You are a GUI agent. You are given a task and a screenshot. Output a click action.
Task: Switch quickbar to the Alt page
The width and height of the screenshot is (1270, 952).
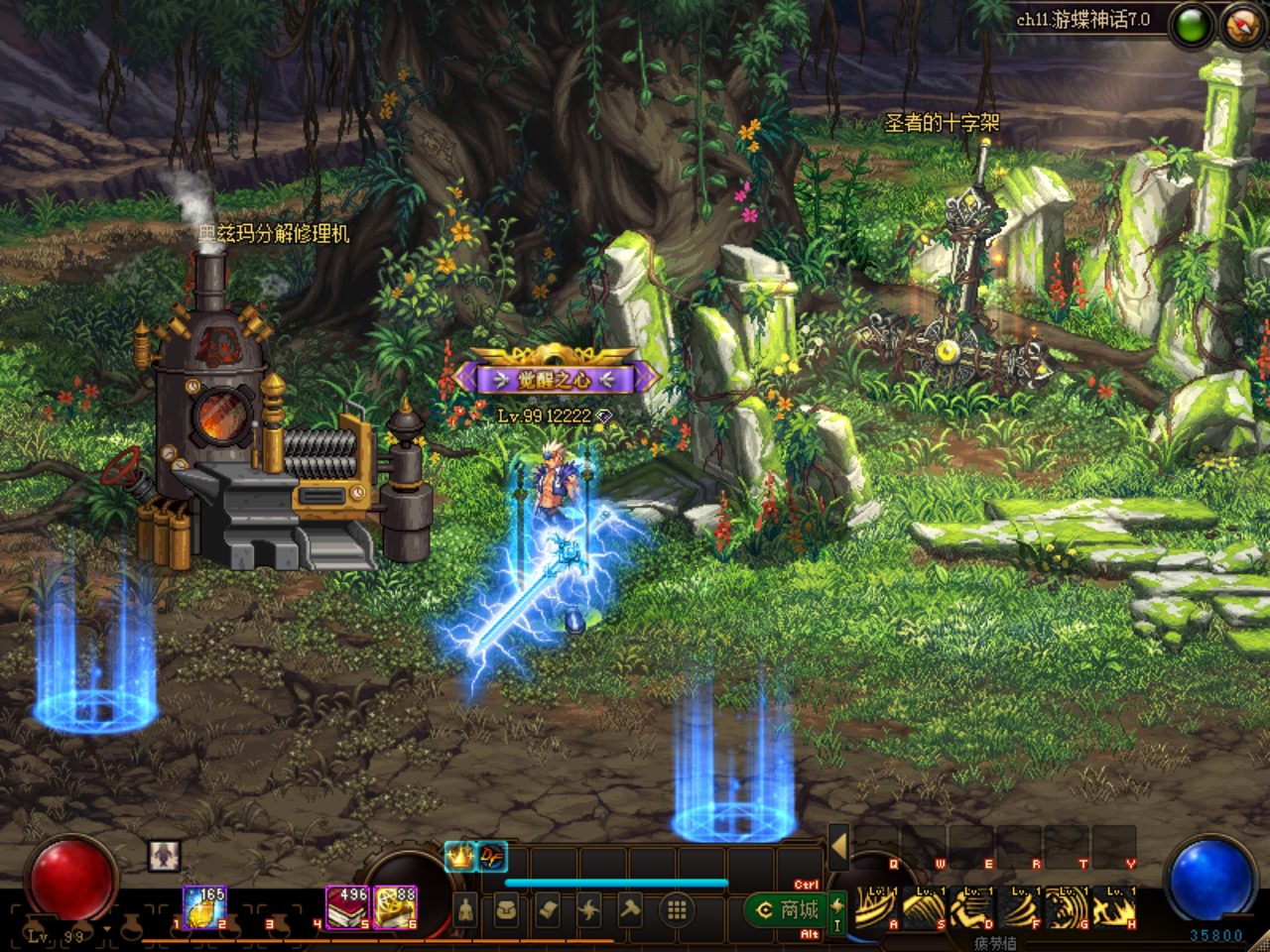[808, 934]
